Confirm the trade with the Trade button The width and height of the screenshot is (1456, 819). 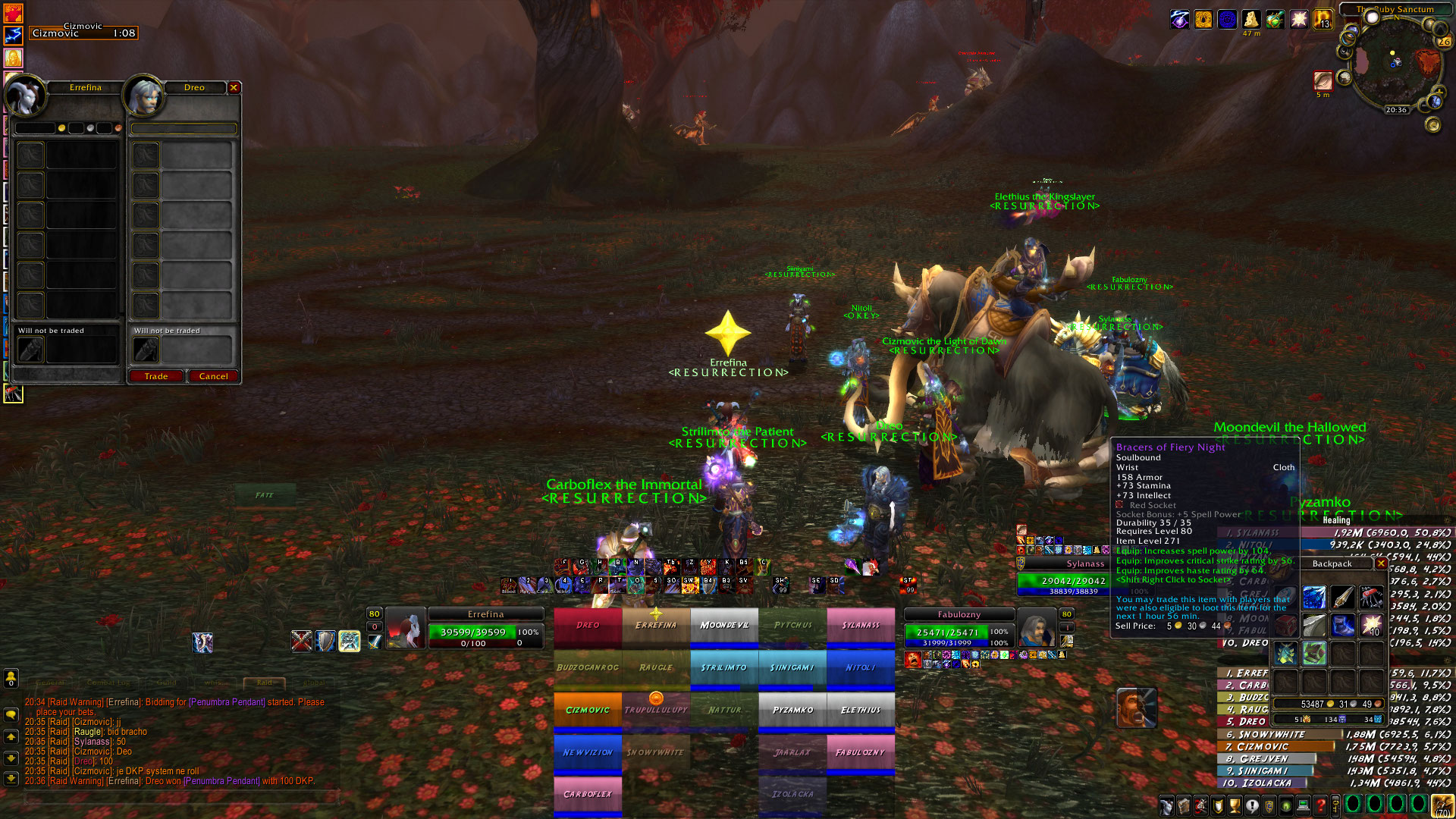(156, 376)
